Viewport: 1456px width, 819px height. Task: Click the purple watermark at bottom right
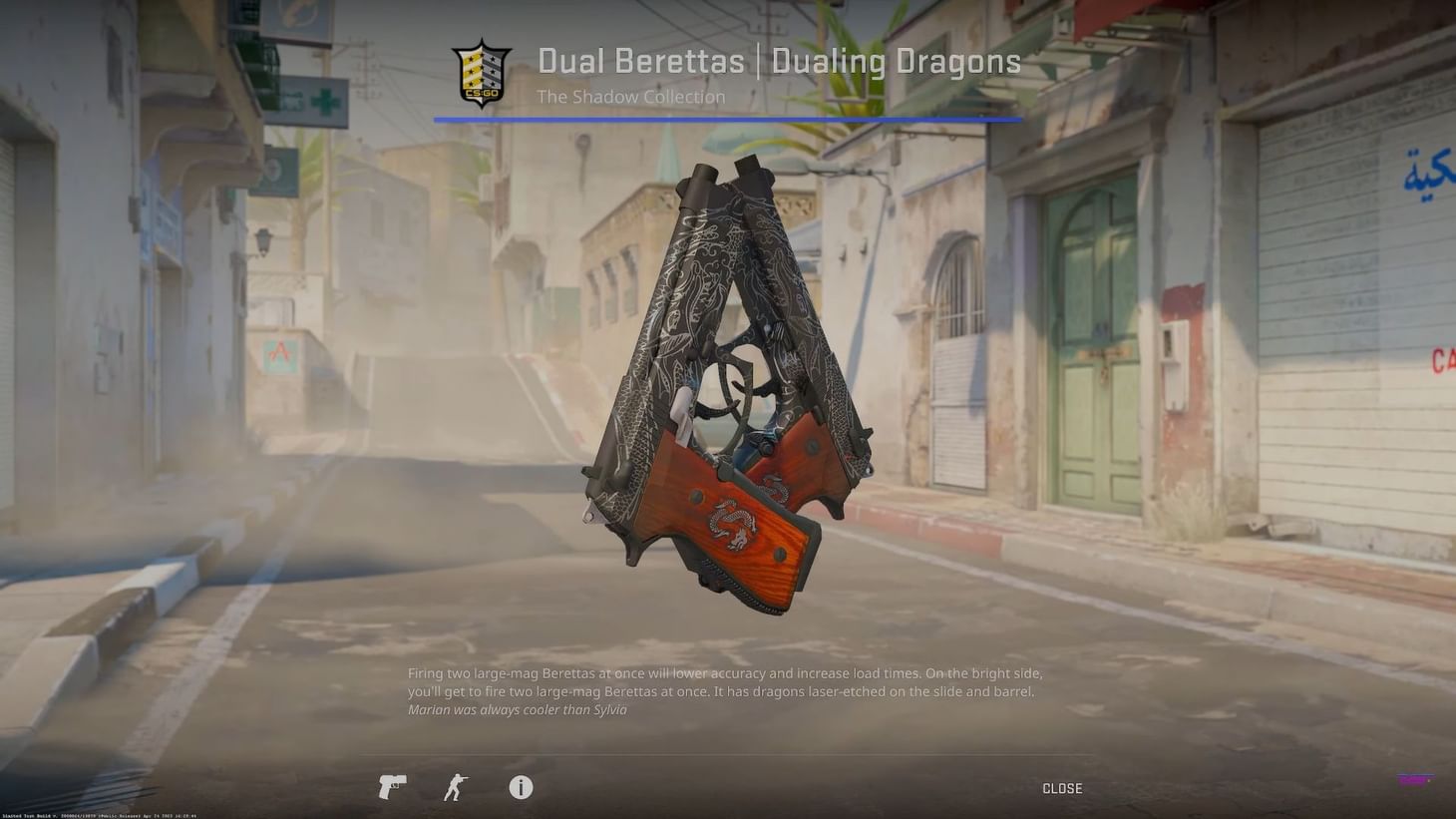(x=1415, y=779)
